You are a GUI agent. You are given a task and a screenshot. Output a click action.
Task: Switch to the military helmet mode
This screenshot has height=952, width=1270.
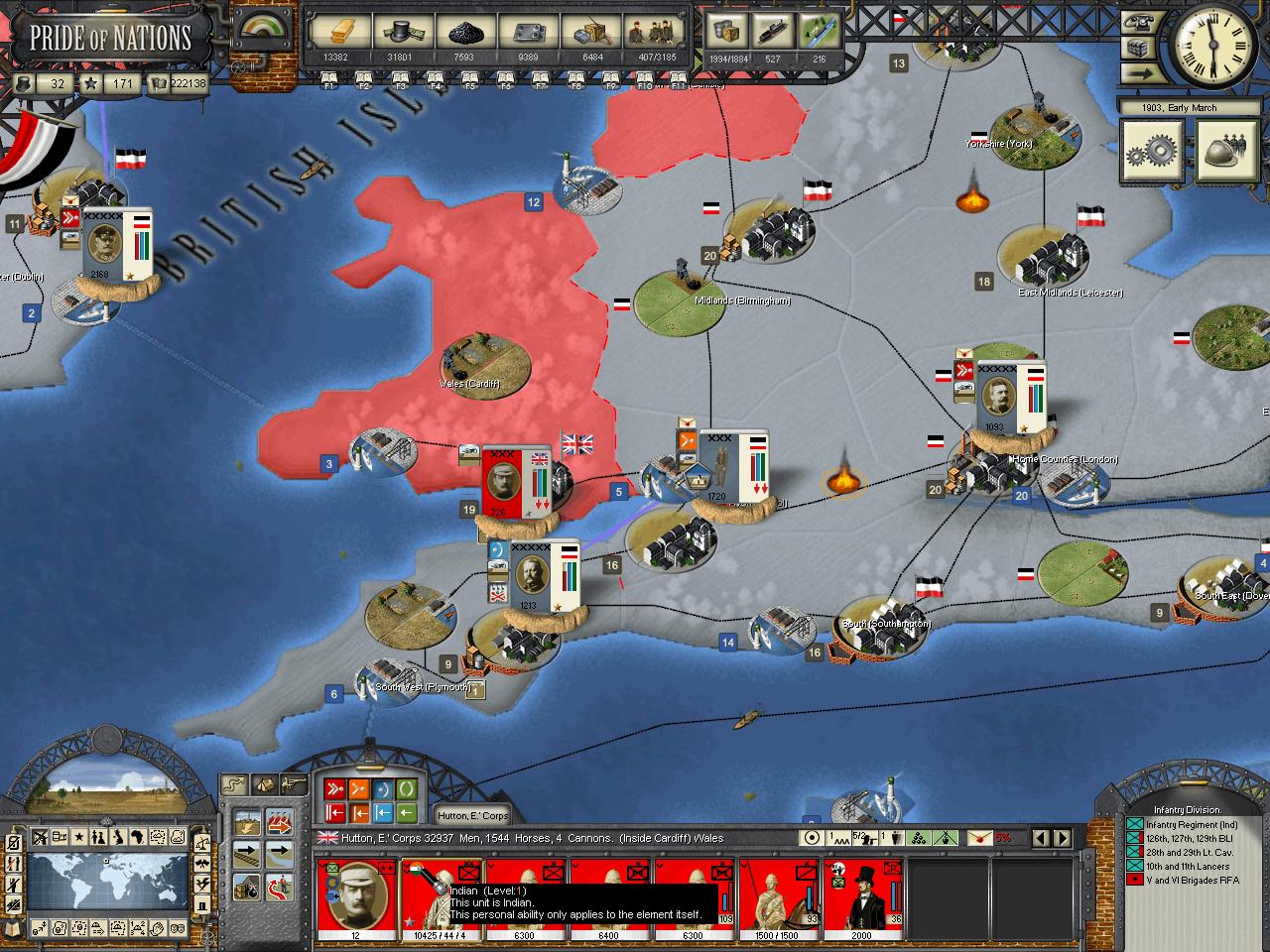[1226, 152]
